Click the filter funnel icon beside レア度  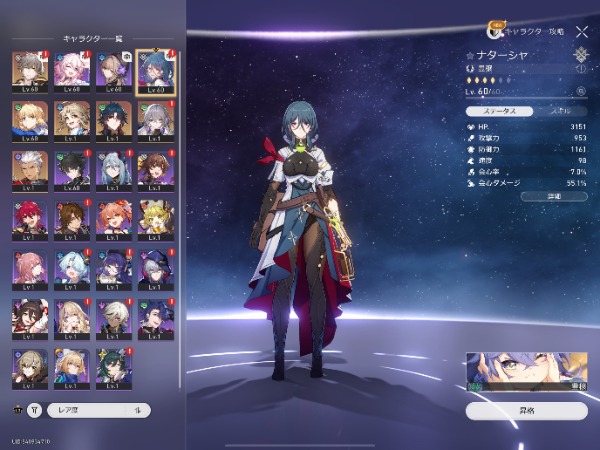(35, 409)
